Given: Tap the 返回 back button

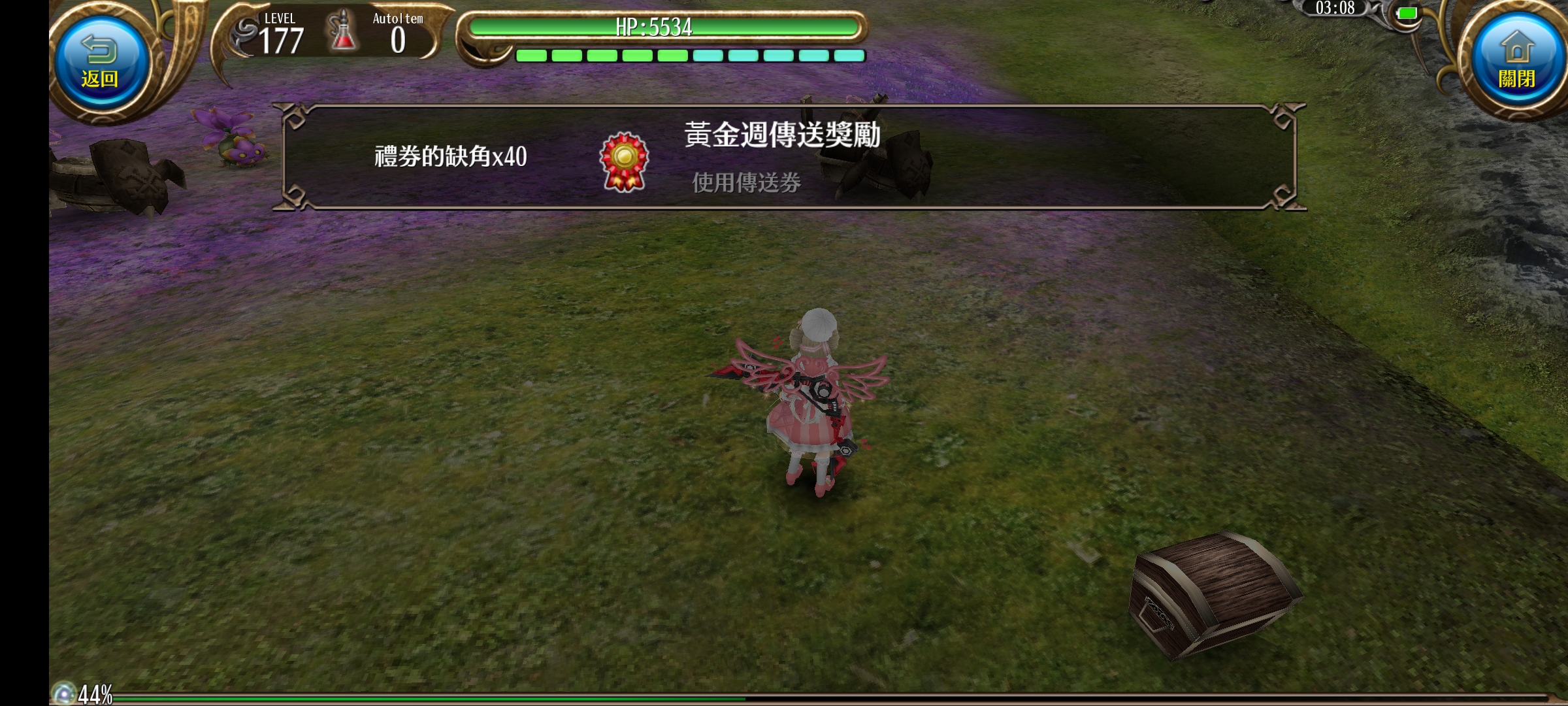Looking at the screenshot, I should pyautogui.click(x=100, y=62).
